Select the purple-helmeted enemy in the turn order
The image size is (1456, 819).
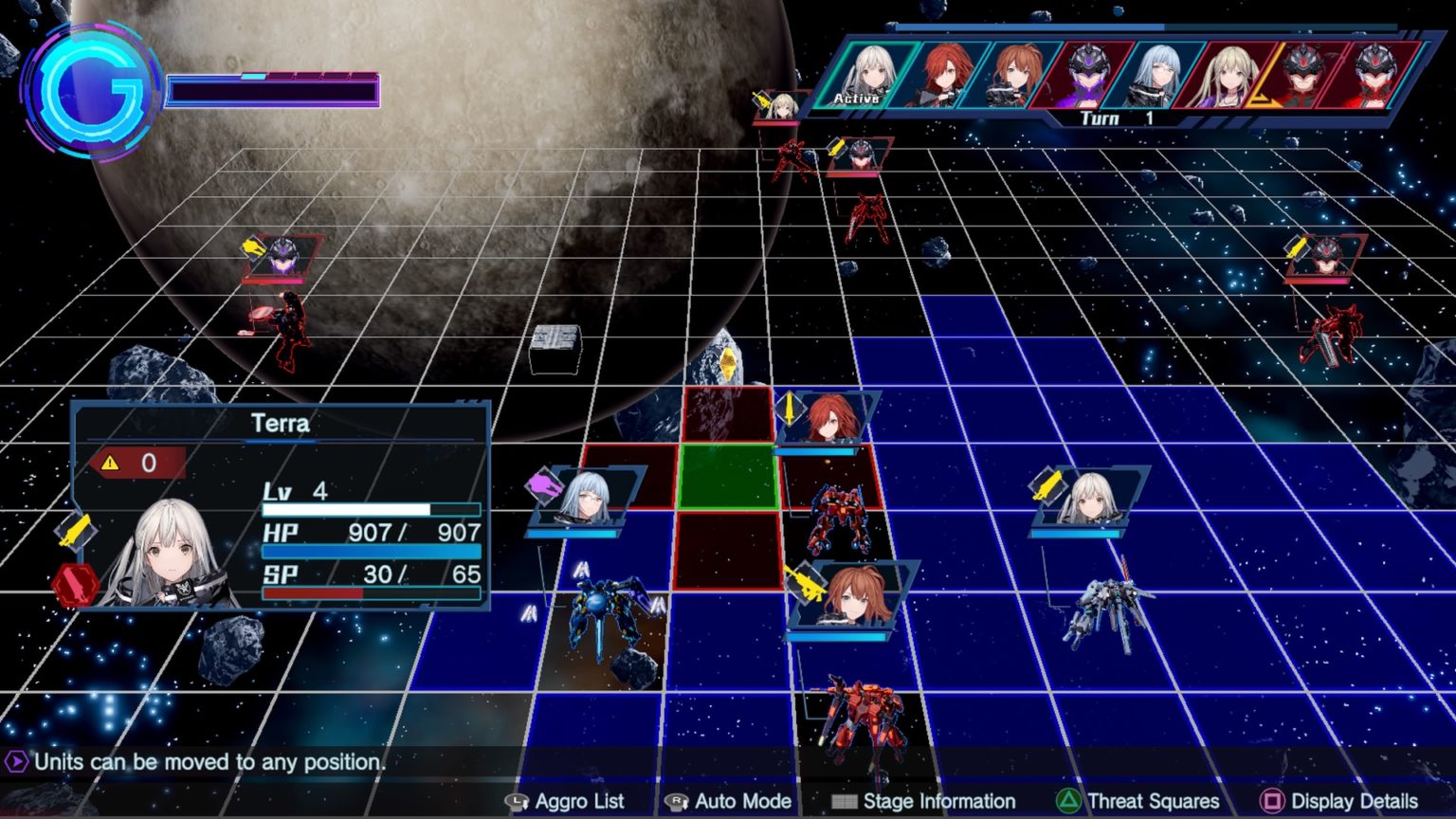tap(1086, 74)
